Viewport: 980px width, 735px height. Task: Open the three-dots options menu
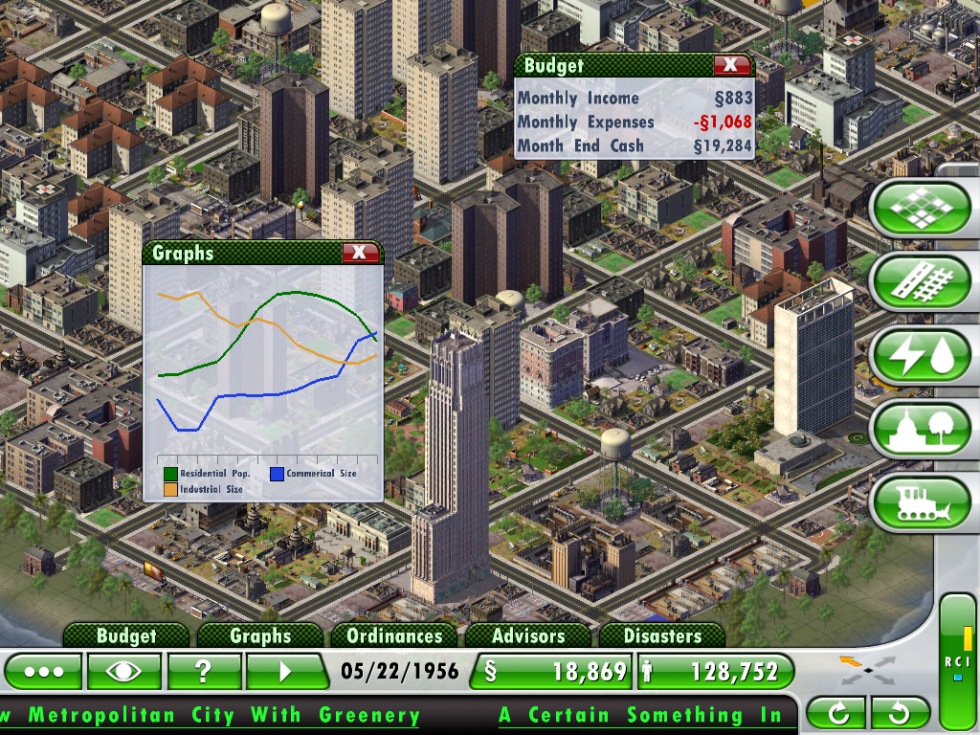[43, 671]
